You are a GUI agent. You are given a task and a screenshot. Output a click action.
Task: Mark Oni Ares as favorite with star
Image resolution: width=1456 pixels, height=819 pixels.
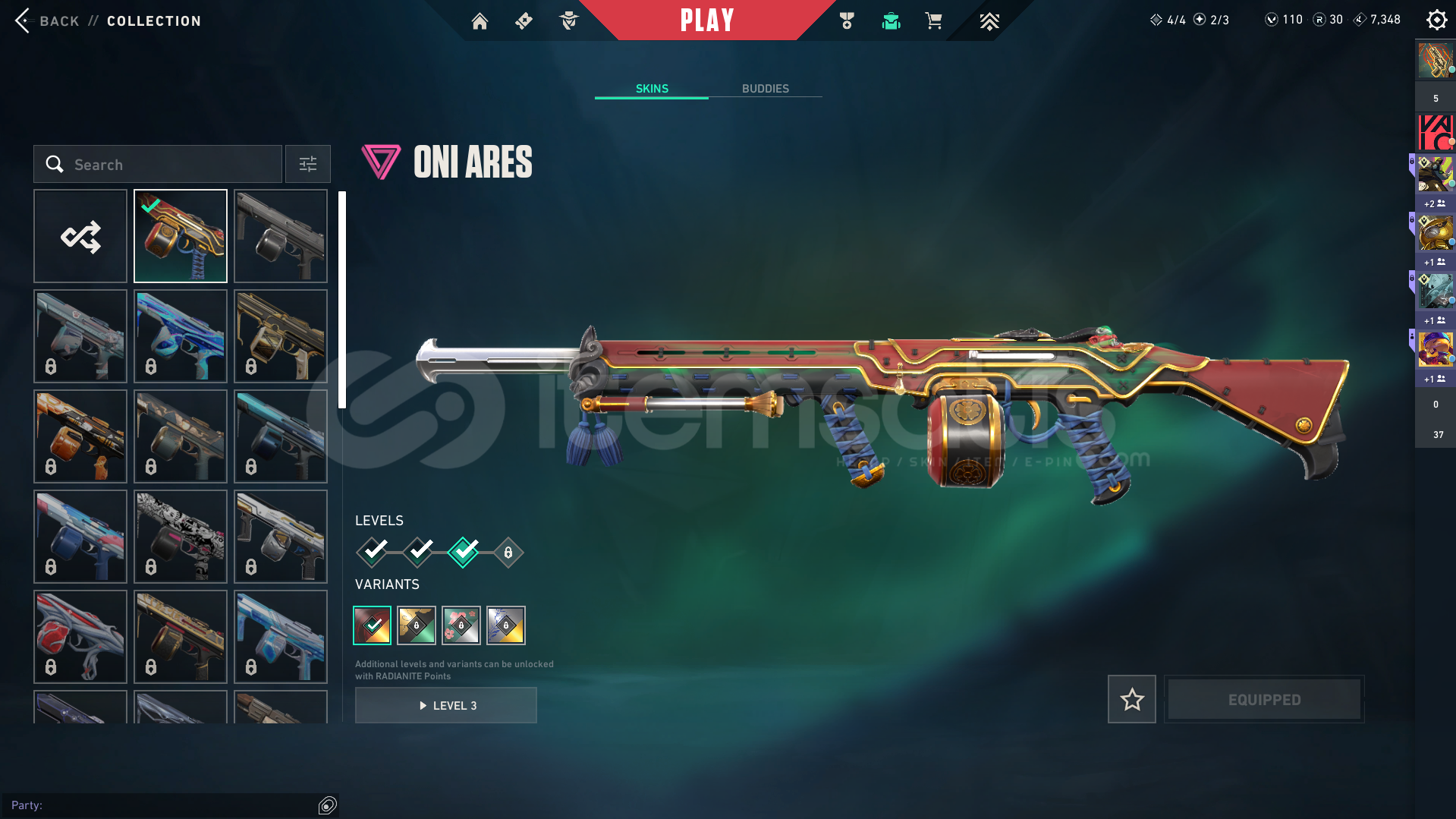tap(1131, 699)
